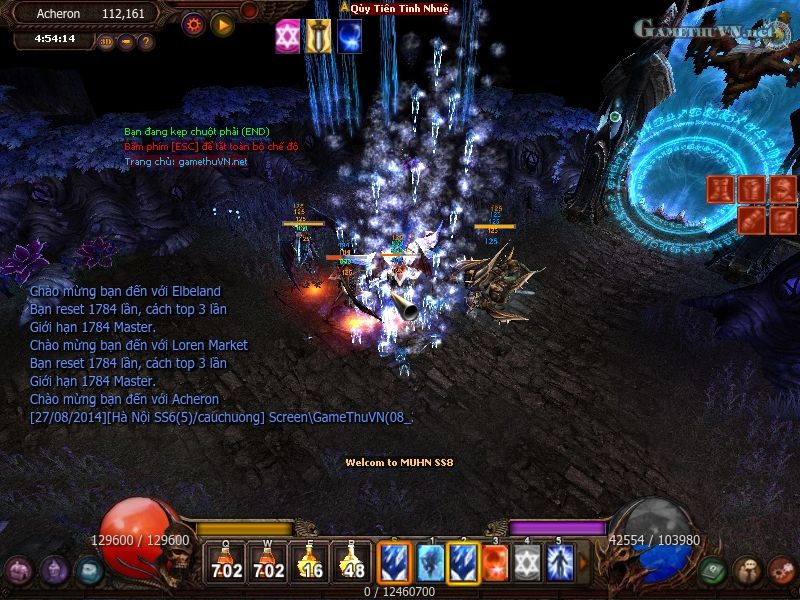Activate the glowing figure skill in slot 5
Image resolution: width=800 pixels, height=600 pixels.
click(559, 562)
